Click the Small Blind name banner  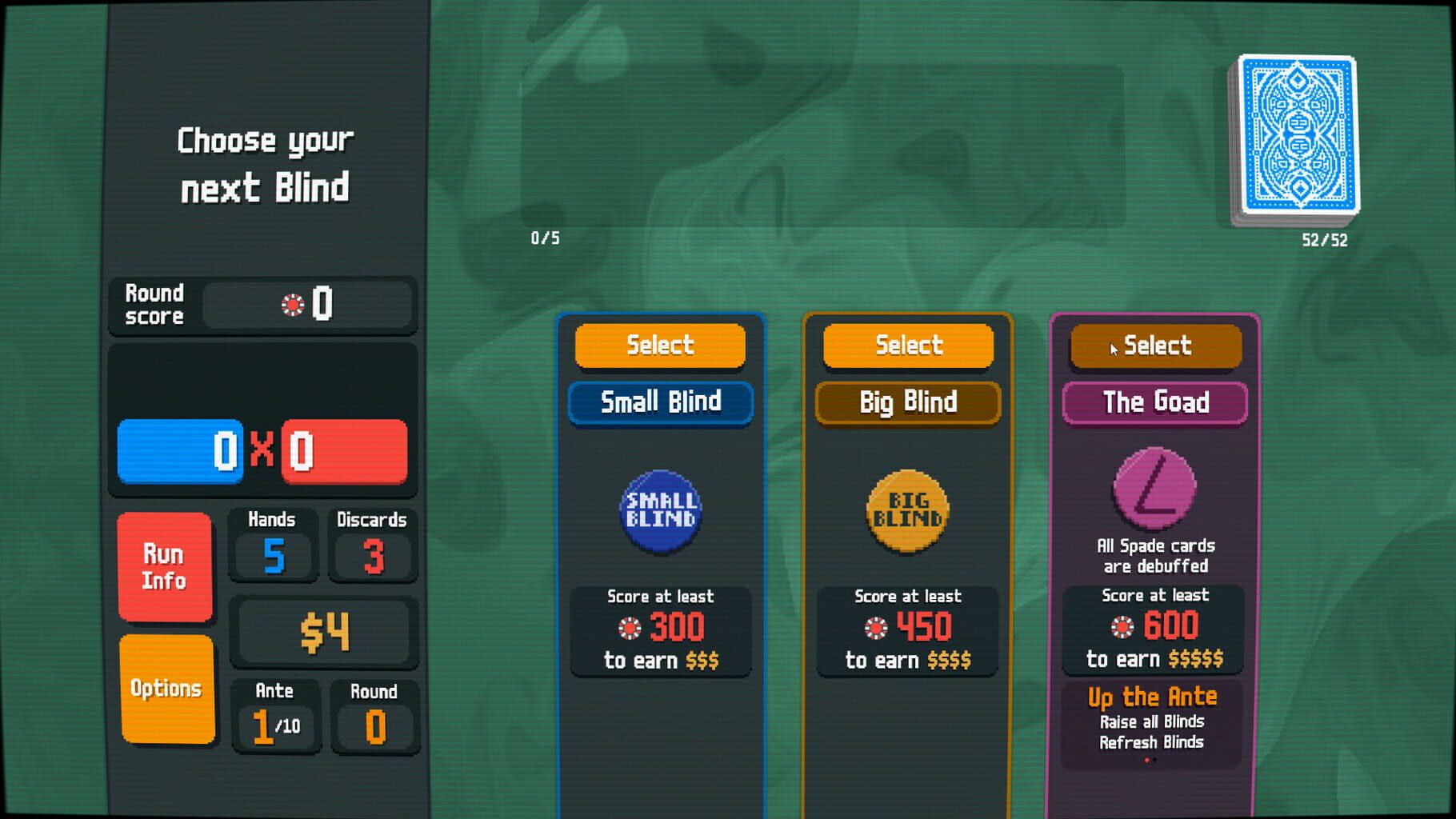point(661,402)
